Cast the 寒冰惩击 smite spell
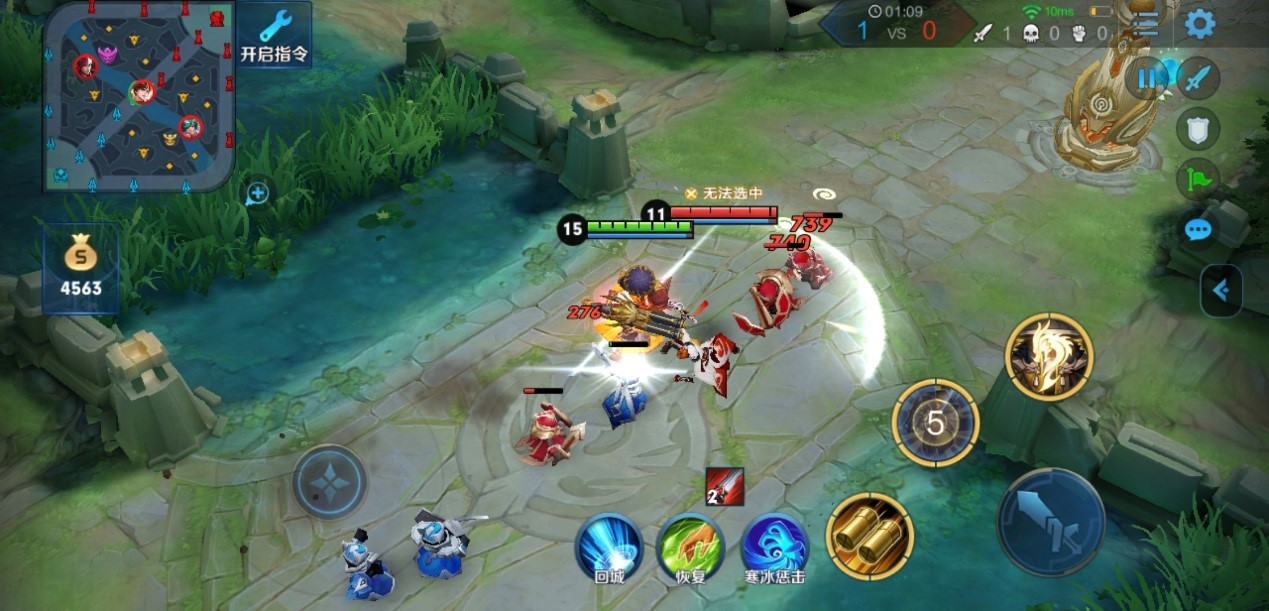The width and height of the screenshot is (1269, 611). [x=774, y=548]
